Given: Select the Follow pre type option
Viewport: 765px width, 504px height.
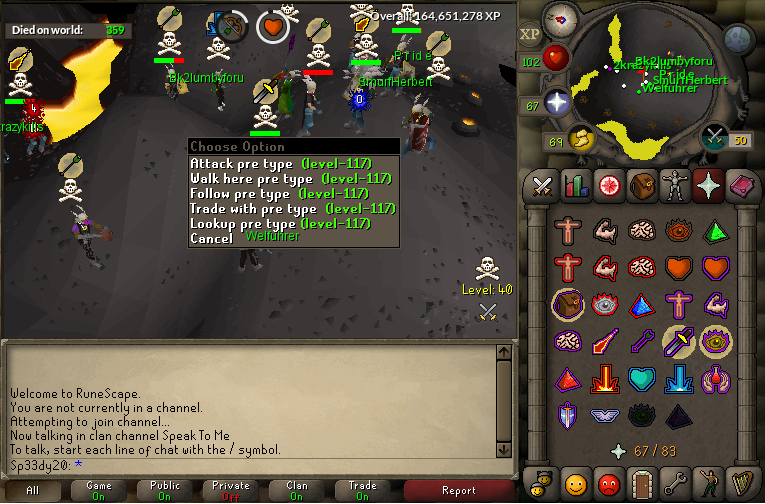Looking at the screenshot, I should pyautogui.click(x=280, y=194).
